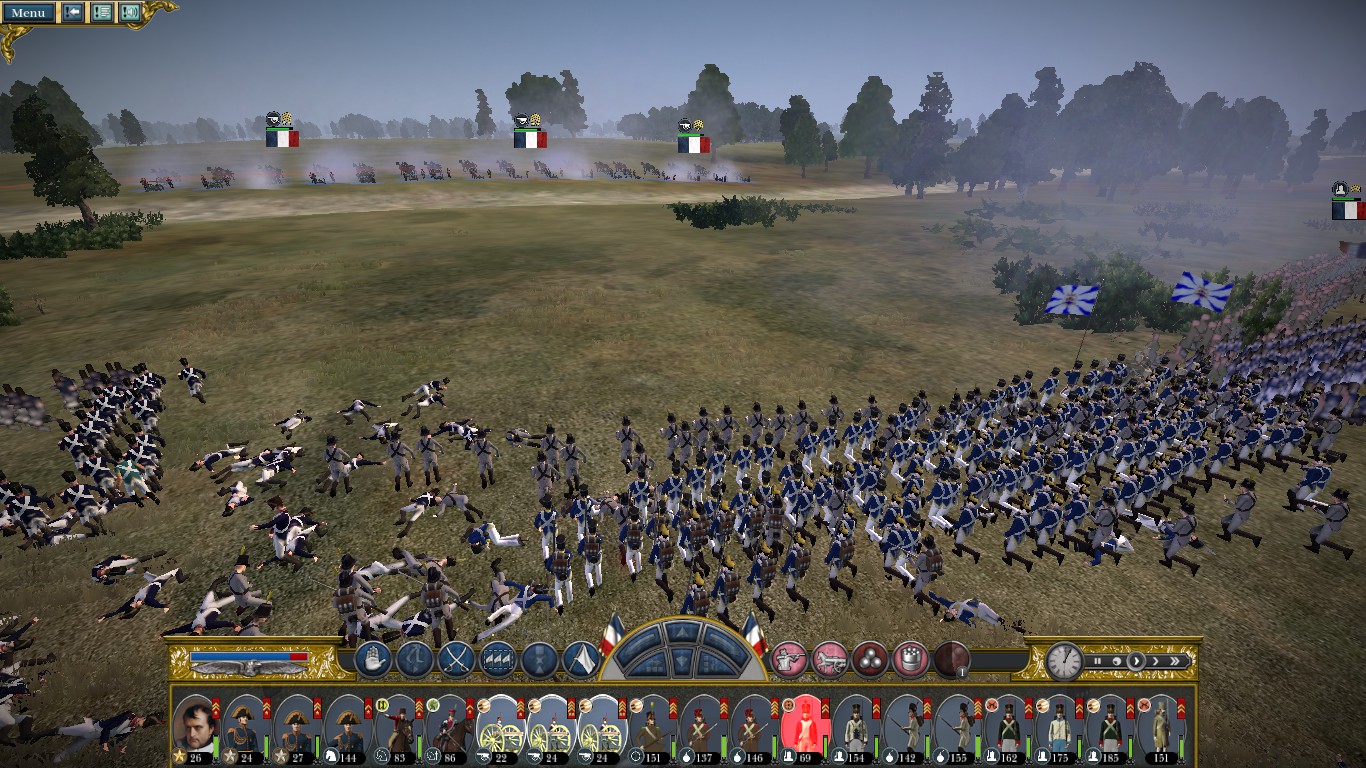
Task: Toggle the advice text lines button
Action: click(101, 12)
